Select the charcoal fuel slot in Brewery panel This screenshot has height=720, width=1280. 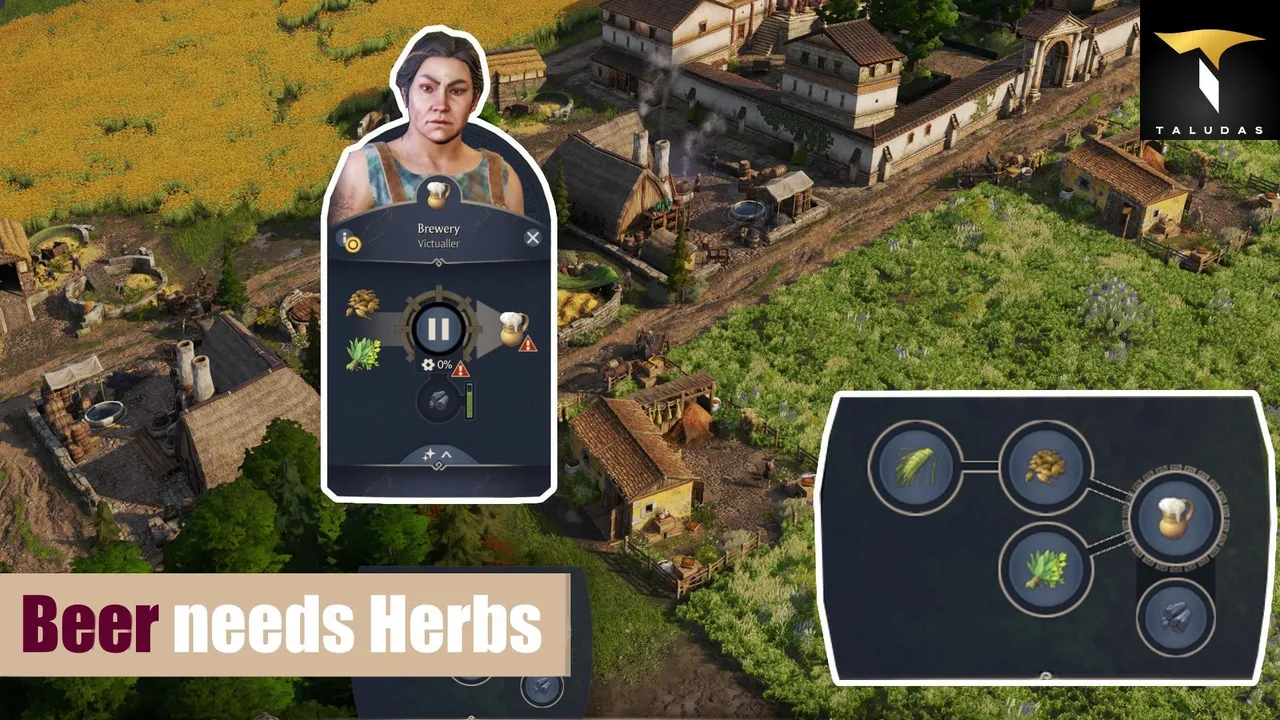437,402
